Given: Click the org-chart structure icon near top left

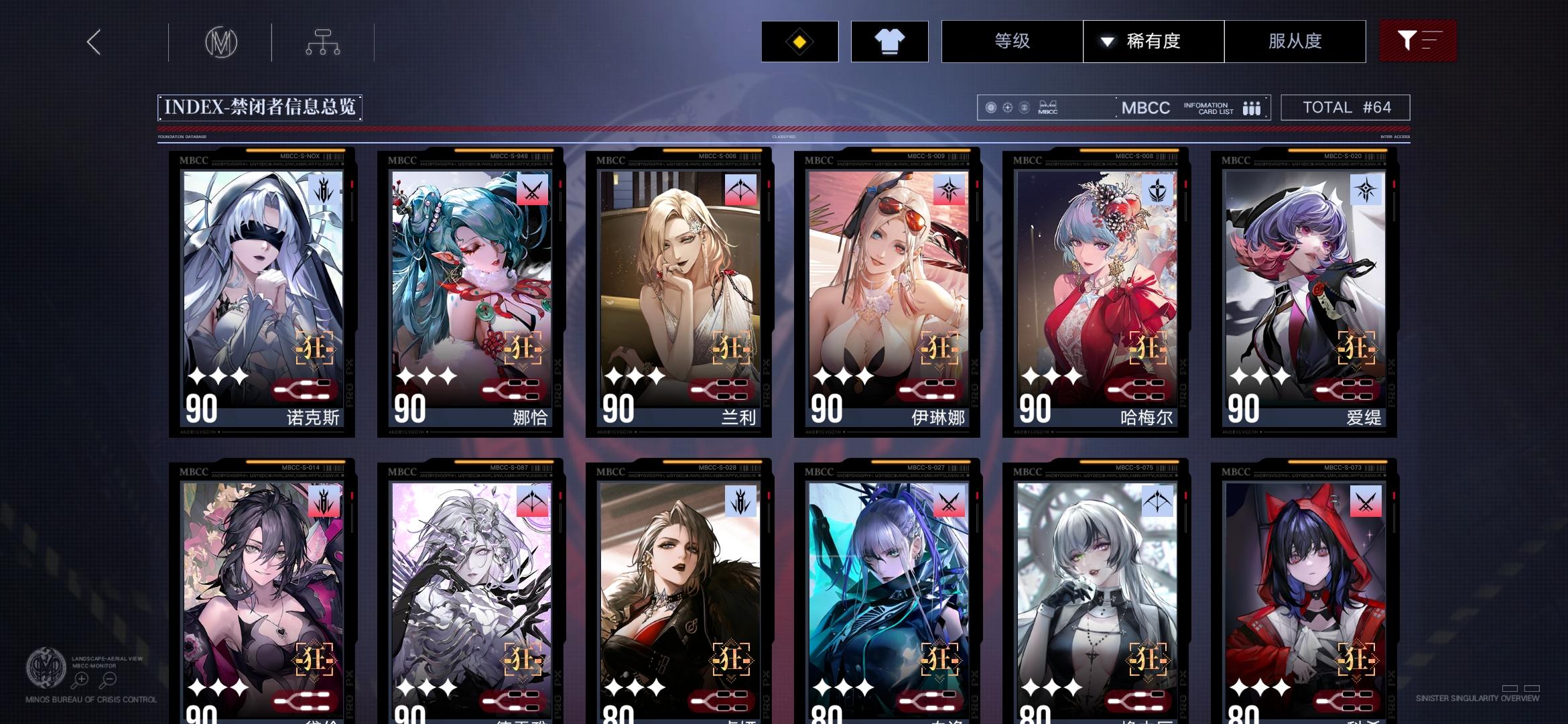Looking at the screenshot, I should (324, 42).
